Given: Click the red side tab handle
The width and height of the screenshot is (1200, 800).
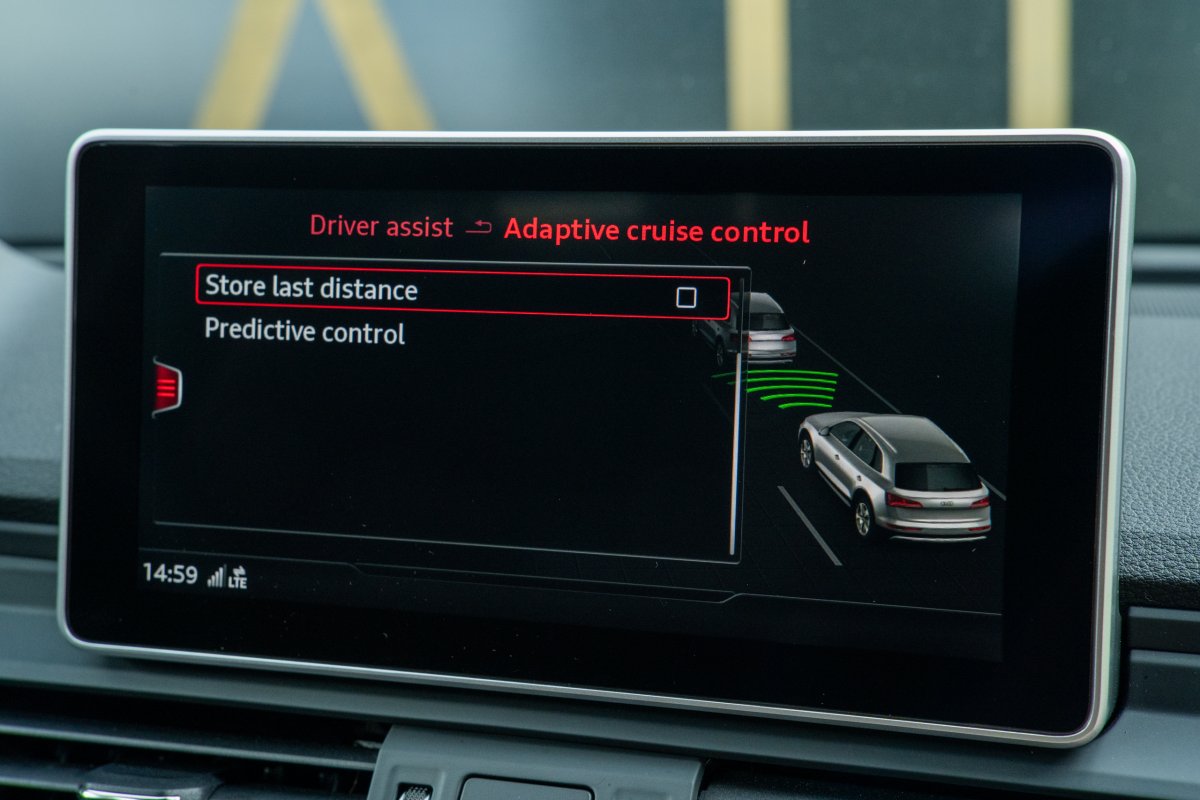Looking at the screenshot, I should [x=167, y=387].
